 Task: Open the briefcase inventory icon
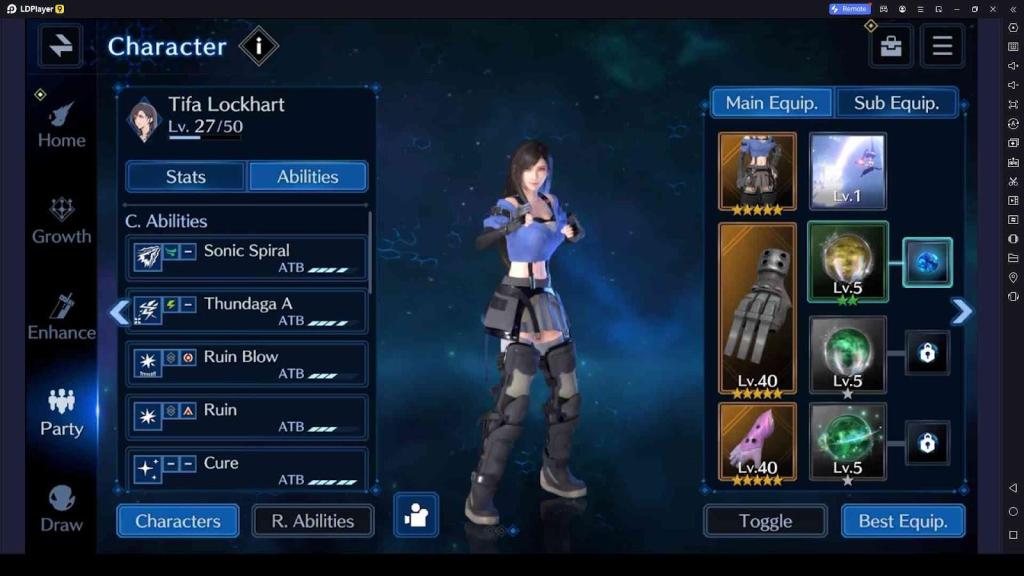(x=891, y=46)
